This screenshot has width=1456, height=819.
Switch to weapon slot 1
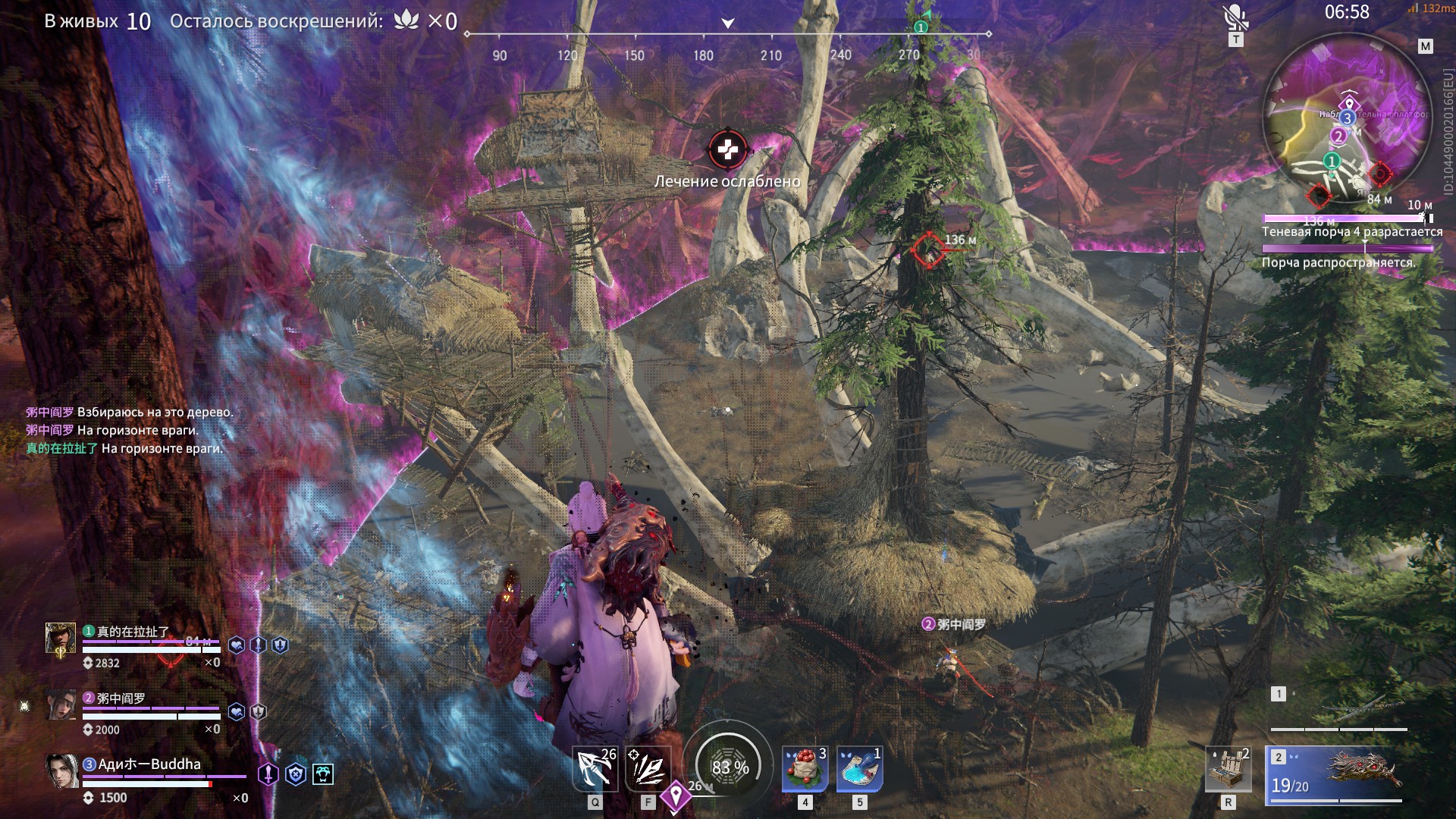pyautogui.click(x=1338, y=710)
